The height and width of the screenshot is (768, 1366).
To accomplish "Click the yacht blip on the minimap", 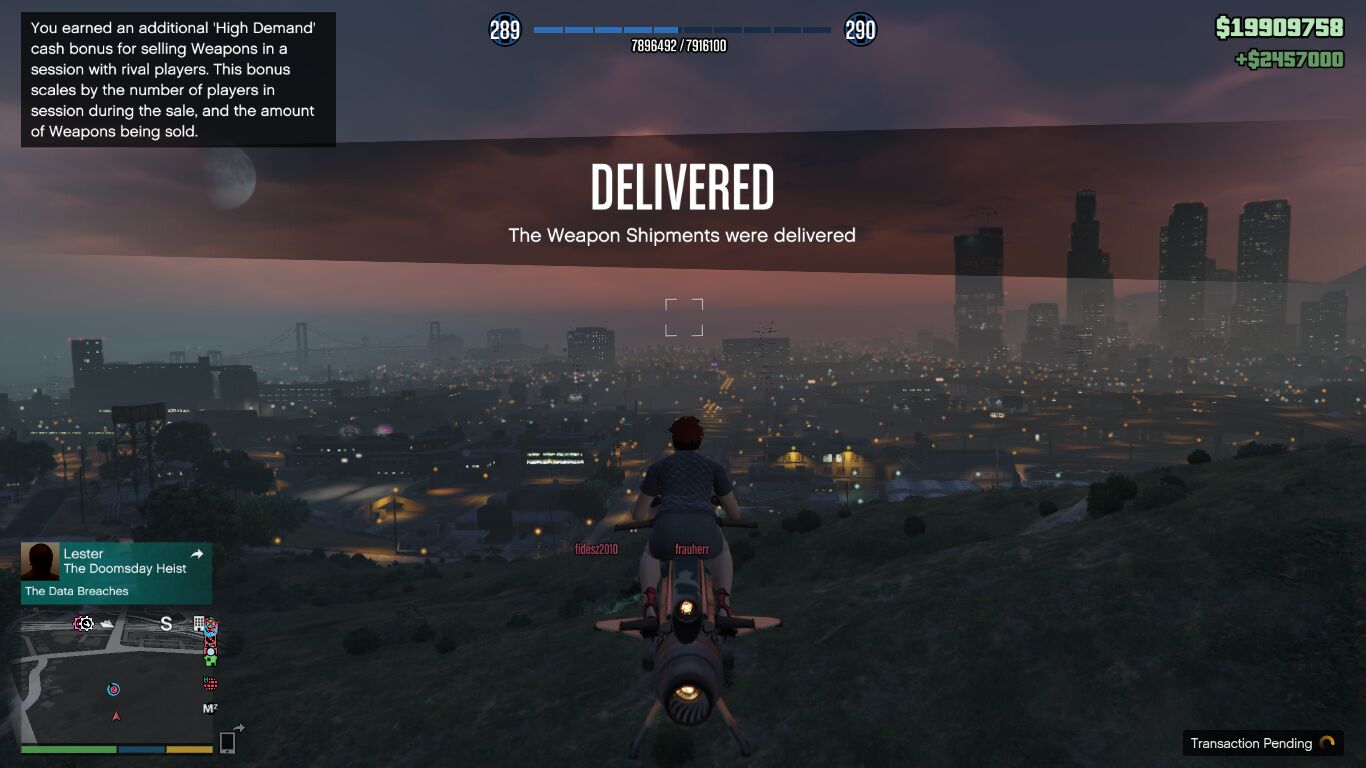I will pos(107,624).
